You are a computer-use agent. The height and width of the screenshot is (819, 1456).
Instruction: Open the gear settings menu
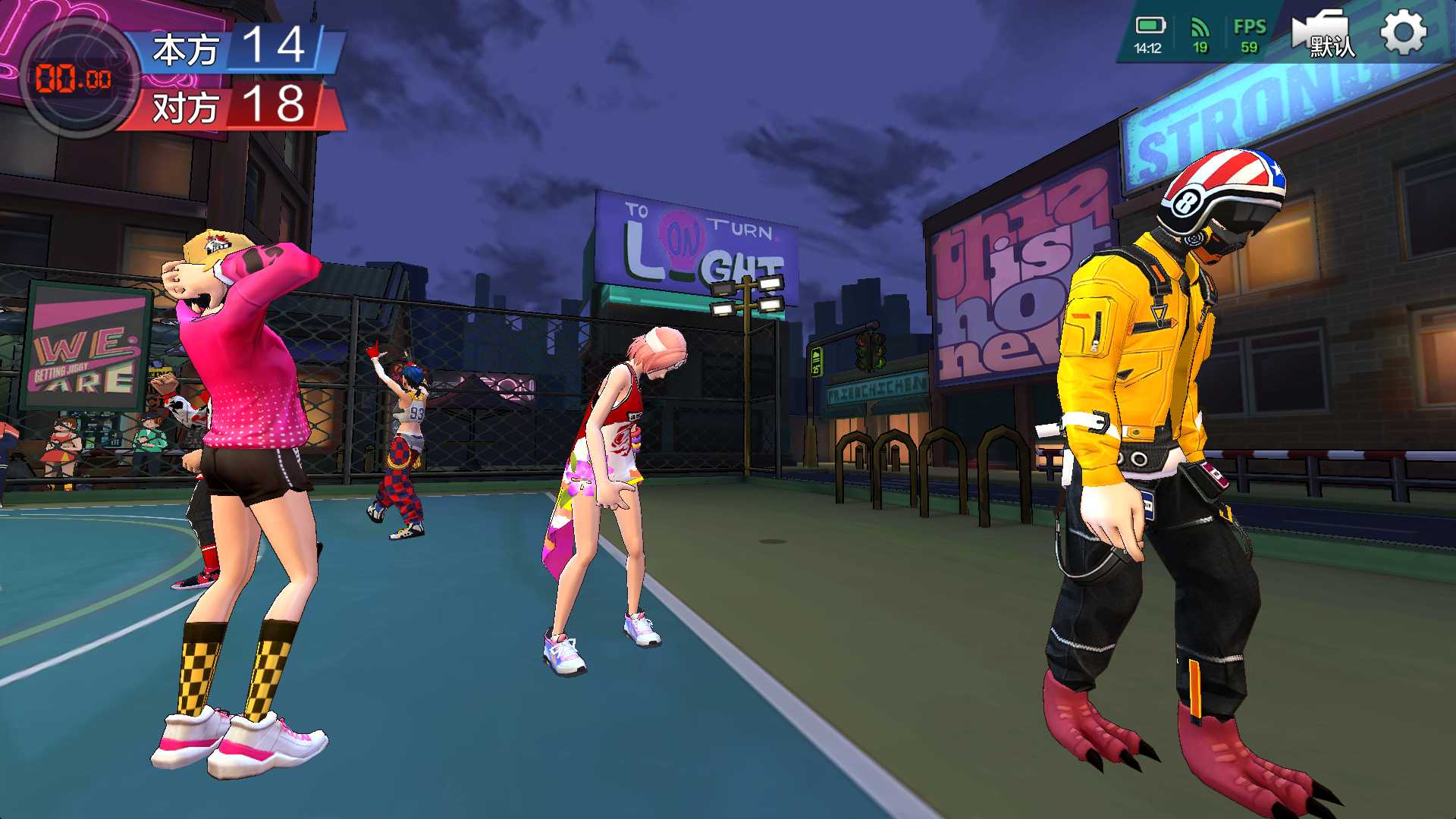pyautogui.click(x=1402, y=33)
